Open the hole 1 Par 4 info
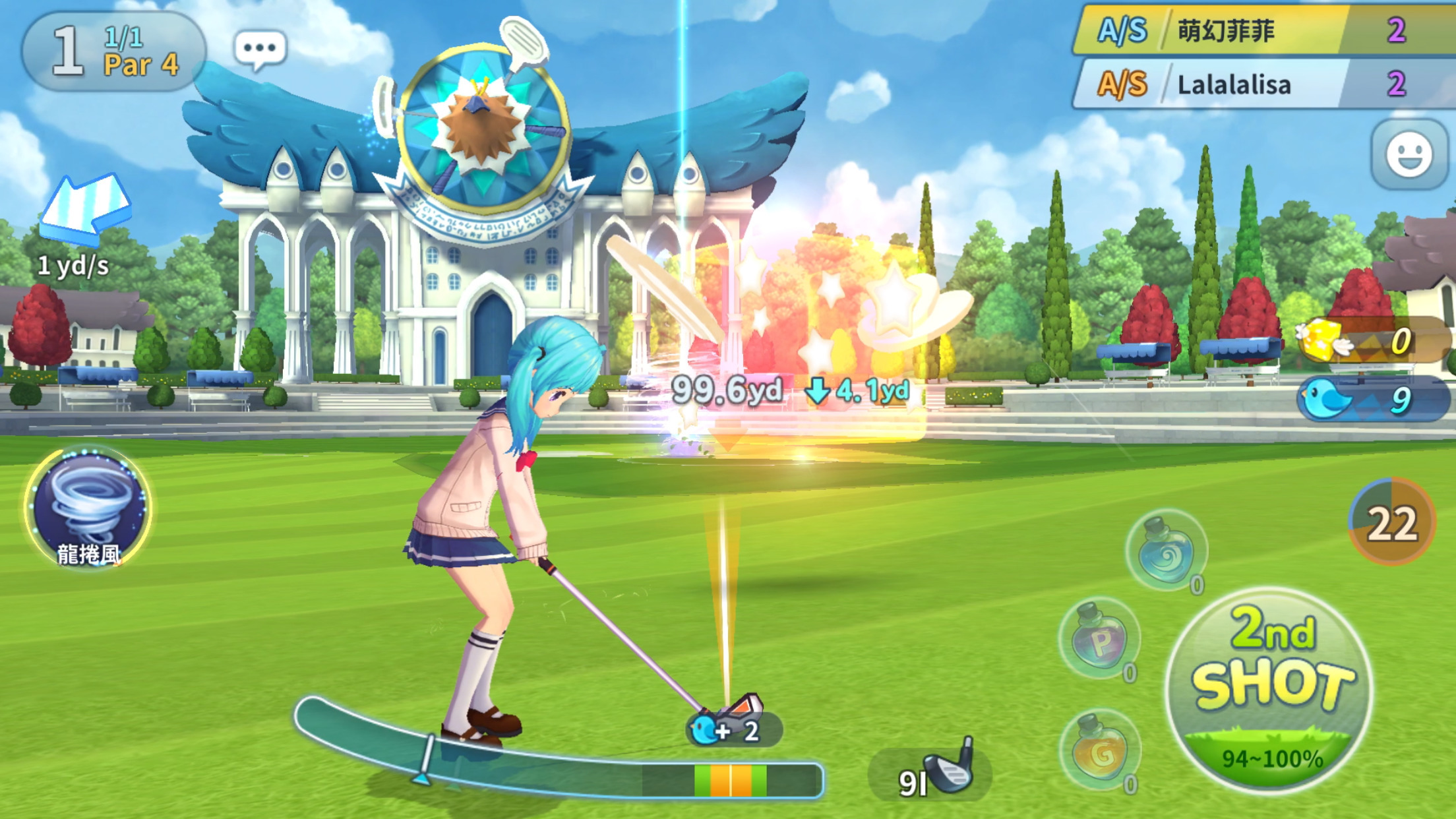The image size is (1456, 819). click(114, 51)
